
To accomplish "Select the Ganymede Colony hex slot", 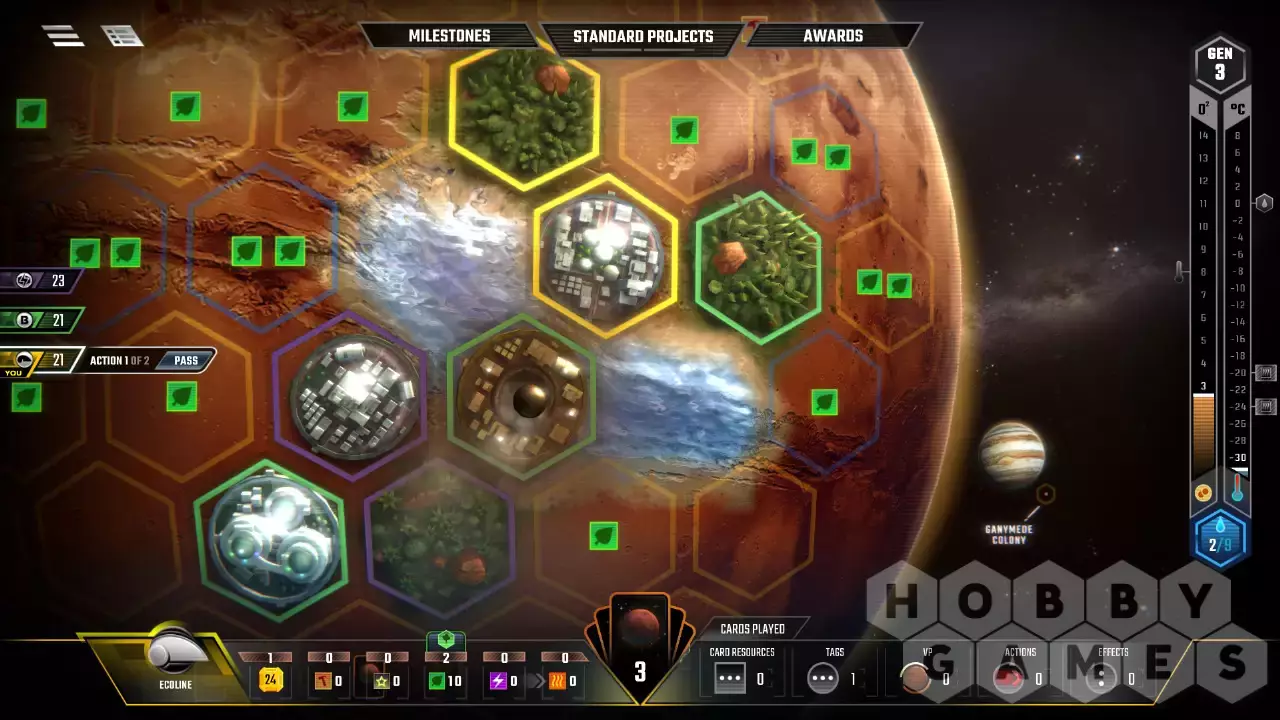I will click(1045, 494).
